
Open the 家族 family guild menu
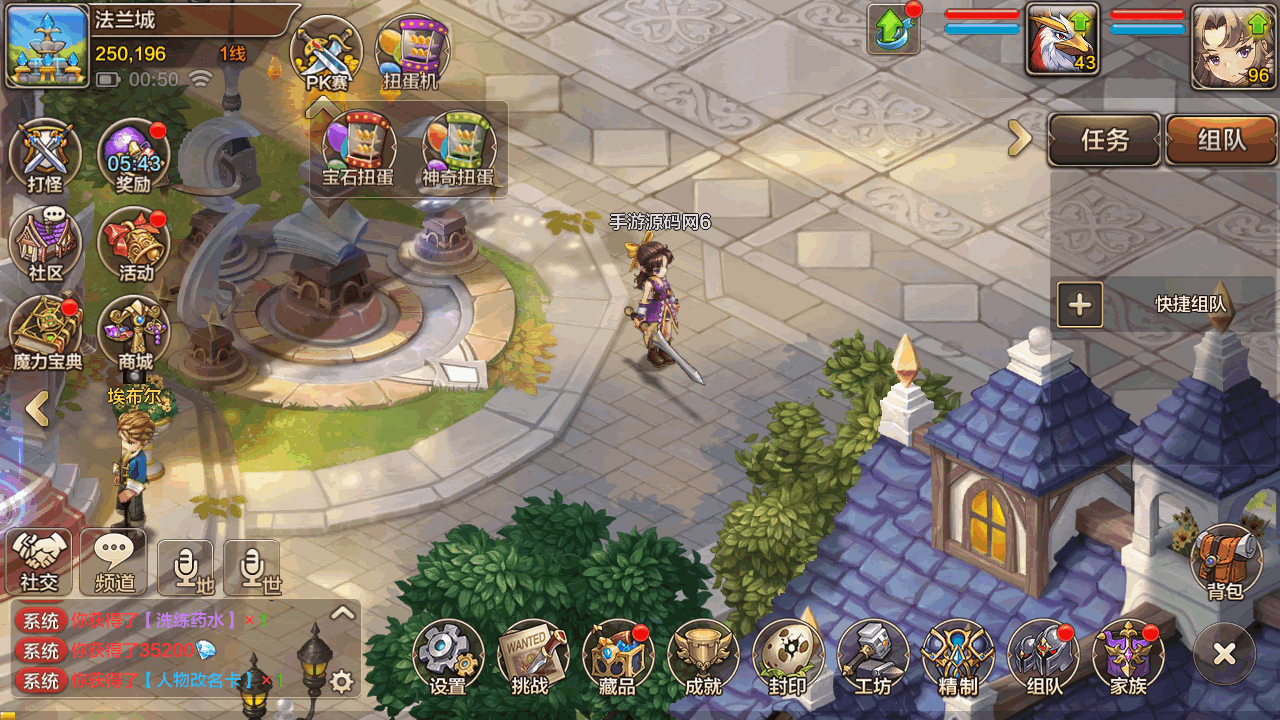tap(1128, 655)
